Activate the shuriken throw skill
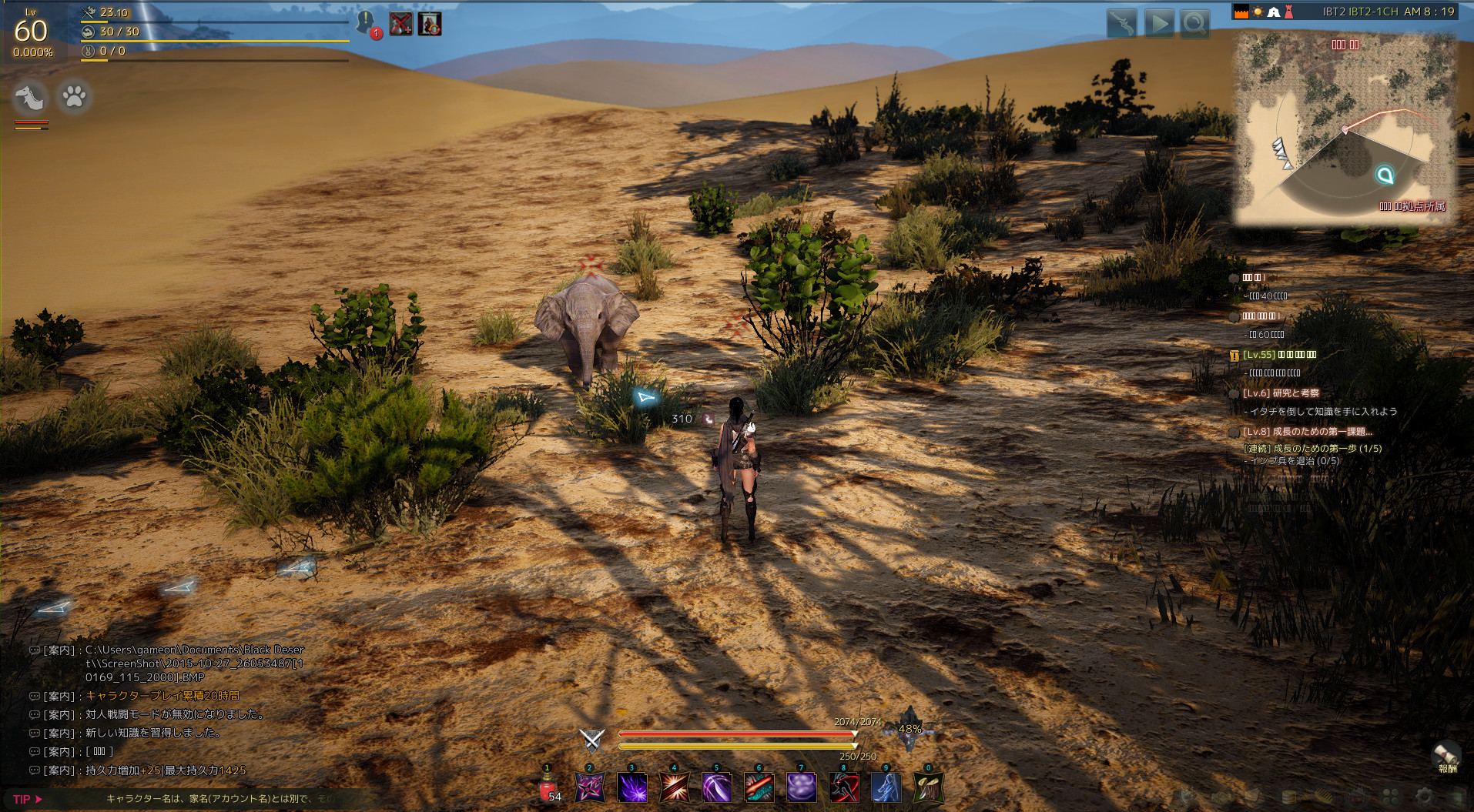The height and width of the screenshot is (812, 1474). (x=591, y=788)
